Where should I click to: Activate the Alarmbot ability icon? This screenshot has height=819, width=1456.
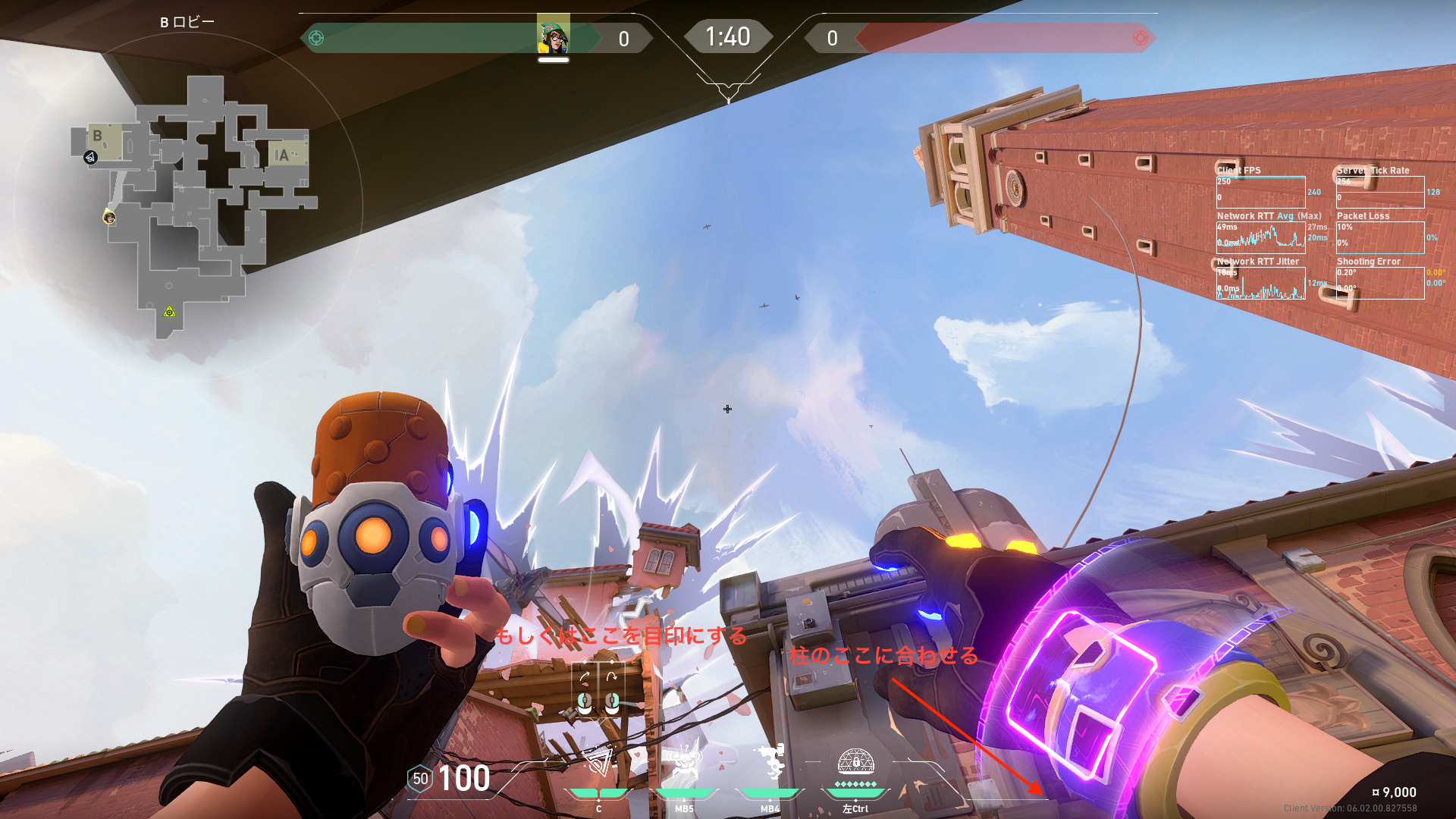[684, 762]
